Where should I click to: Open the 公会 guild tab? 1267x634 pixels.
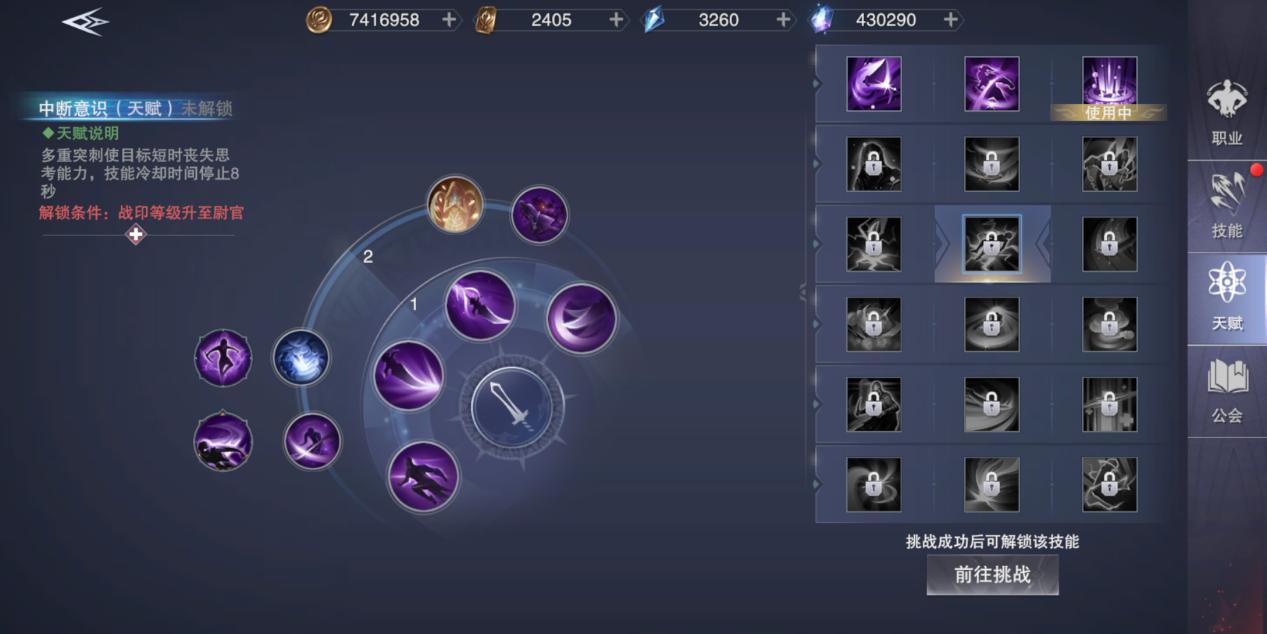[1226, 390]
